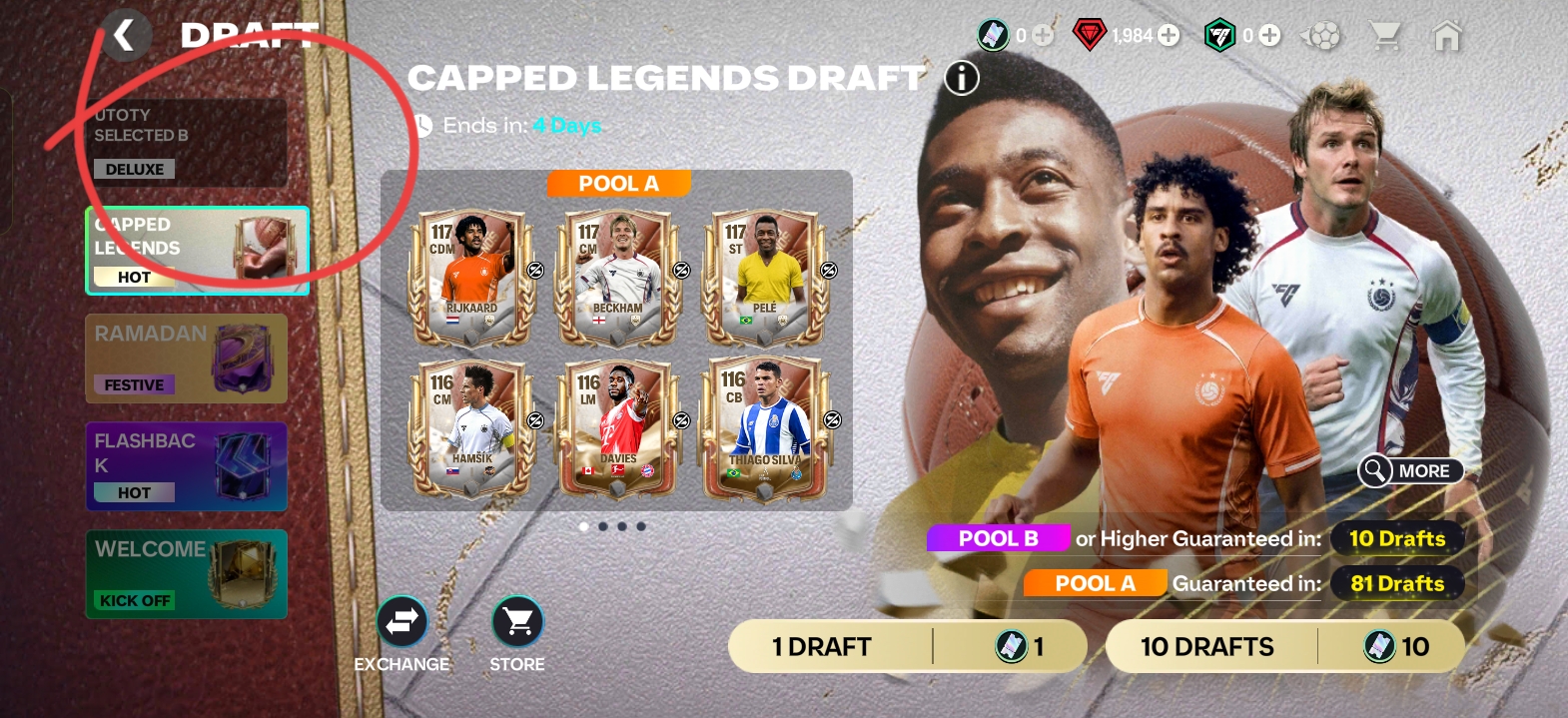Select the Welcome Kick Off draft tab
This screenshot has height=718, width=1568.
187,574
